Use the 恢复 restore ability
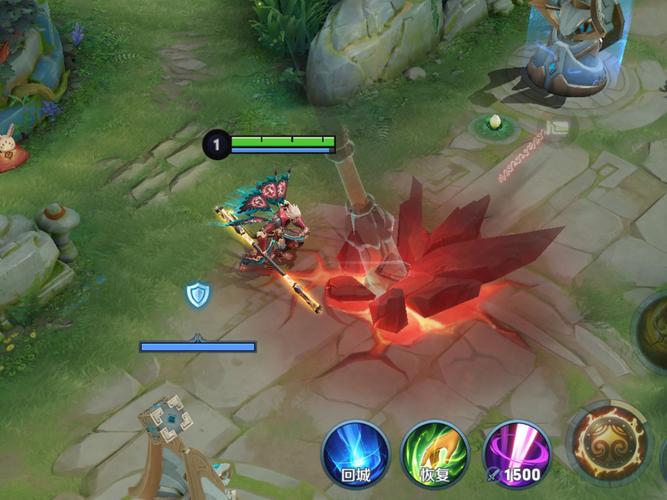667x500 pixels. tap(435, 454)
